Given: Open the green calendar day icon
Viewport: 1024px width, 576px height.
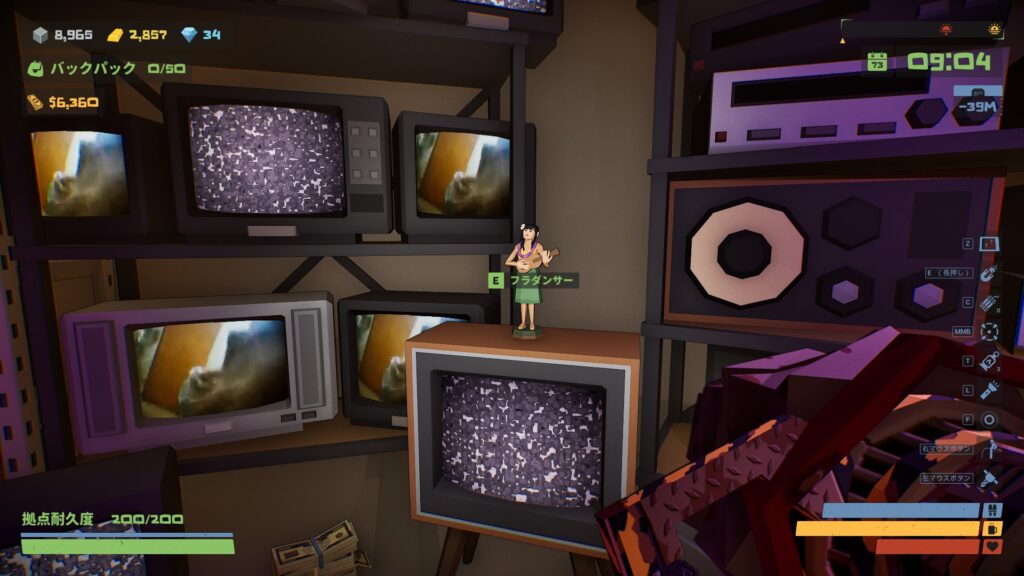Looking at the screenshot, I should [877, 62].
